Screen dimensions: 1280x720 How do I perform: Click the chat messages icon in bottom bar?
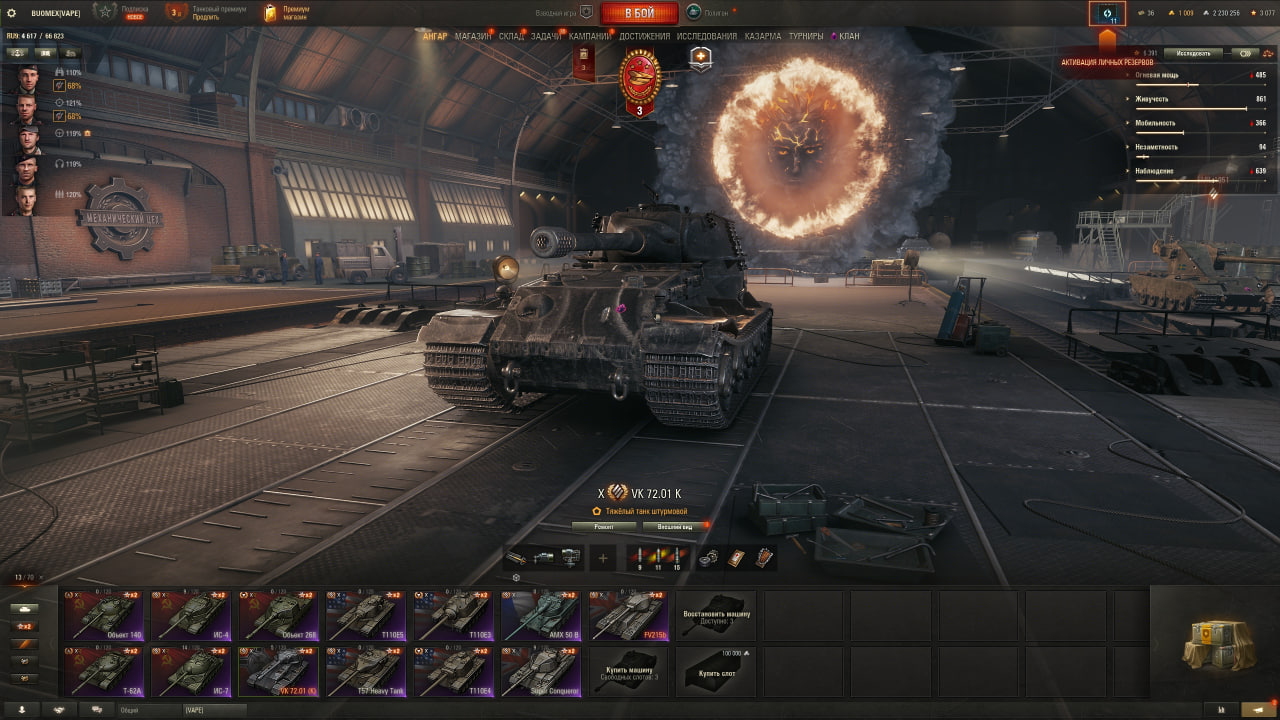96,710
